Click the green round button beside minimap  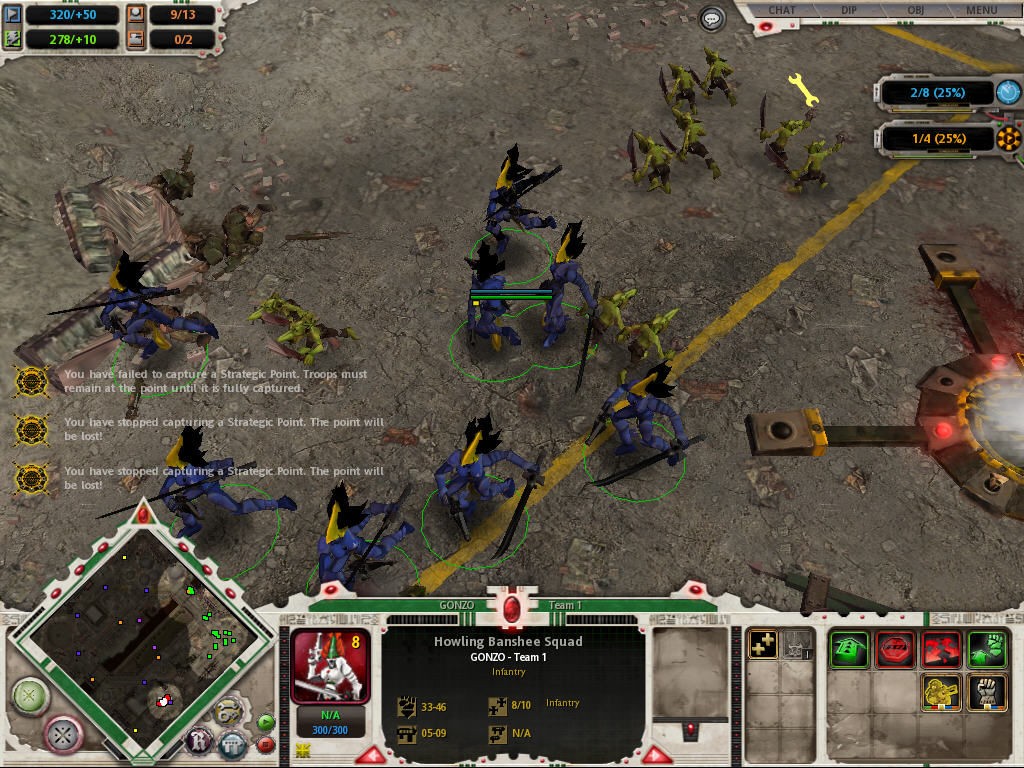30,693
